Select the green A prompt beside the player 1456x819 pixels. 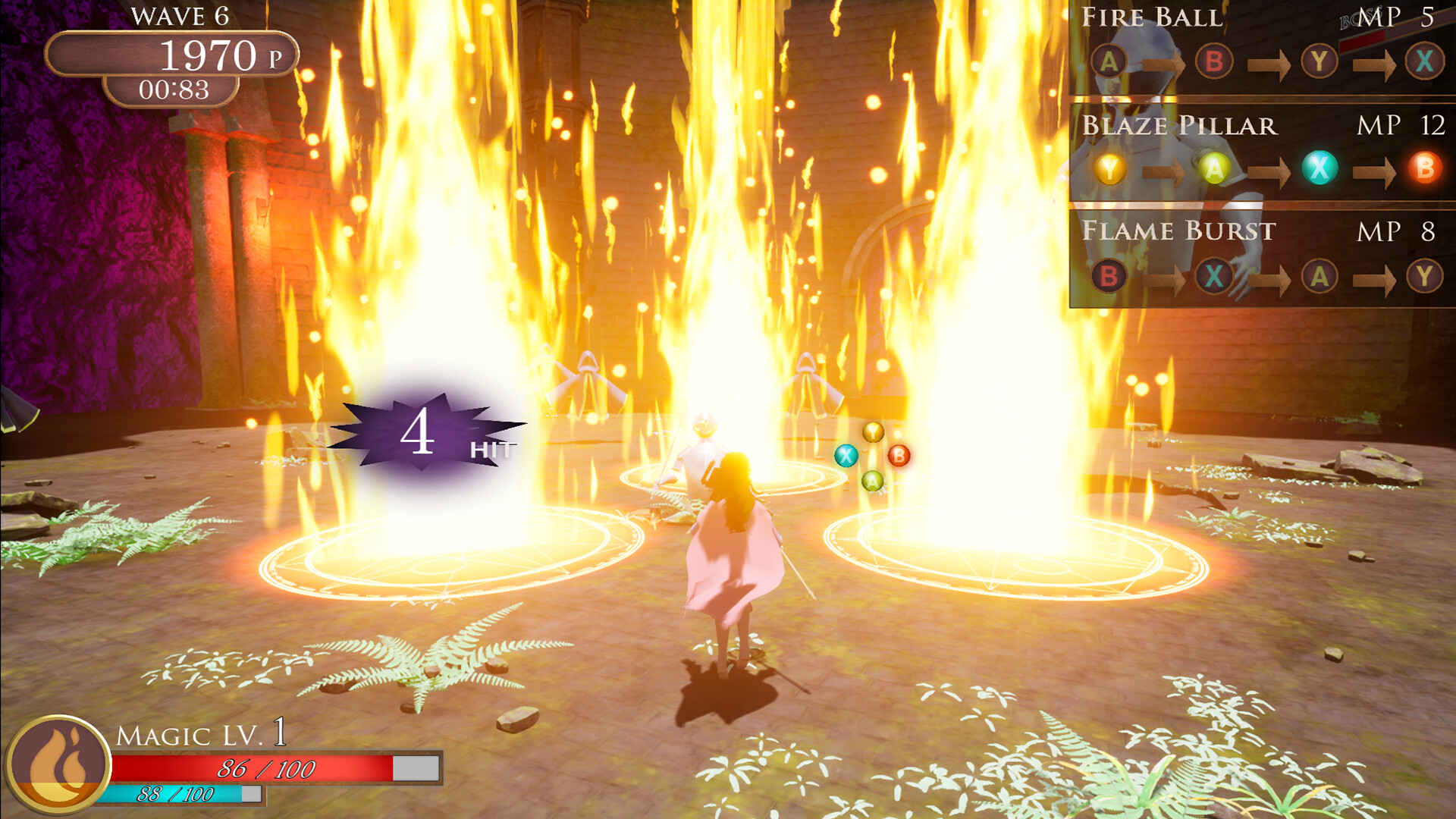872,480
